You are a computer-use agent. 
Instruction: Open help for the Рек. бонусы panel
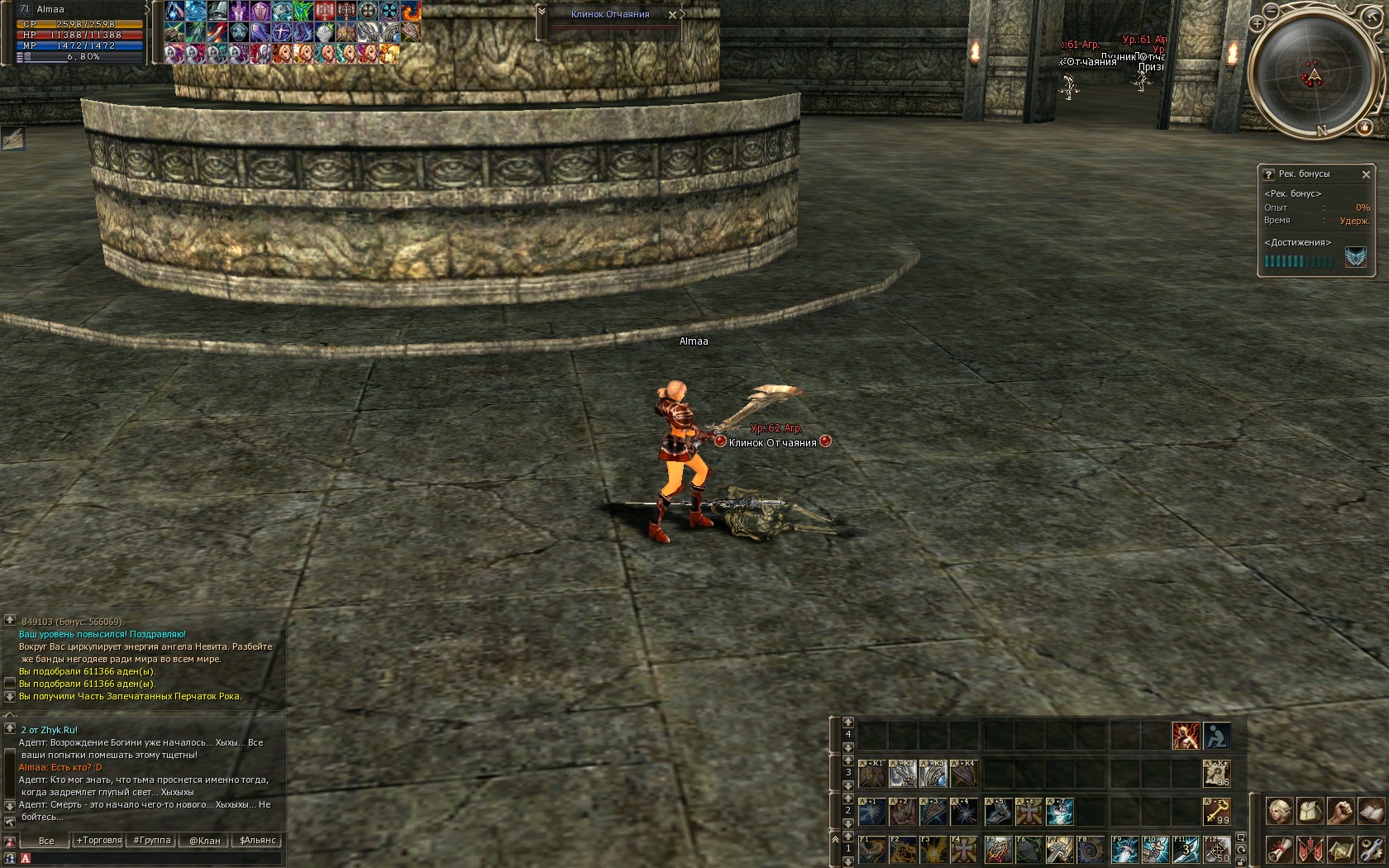(x=1268, y=174)
